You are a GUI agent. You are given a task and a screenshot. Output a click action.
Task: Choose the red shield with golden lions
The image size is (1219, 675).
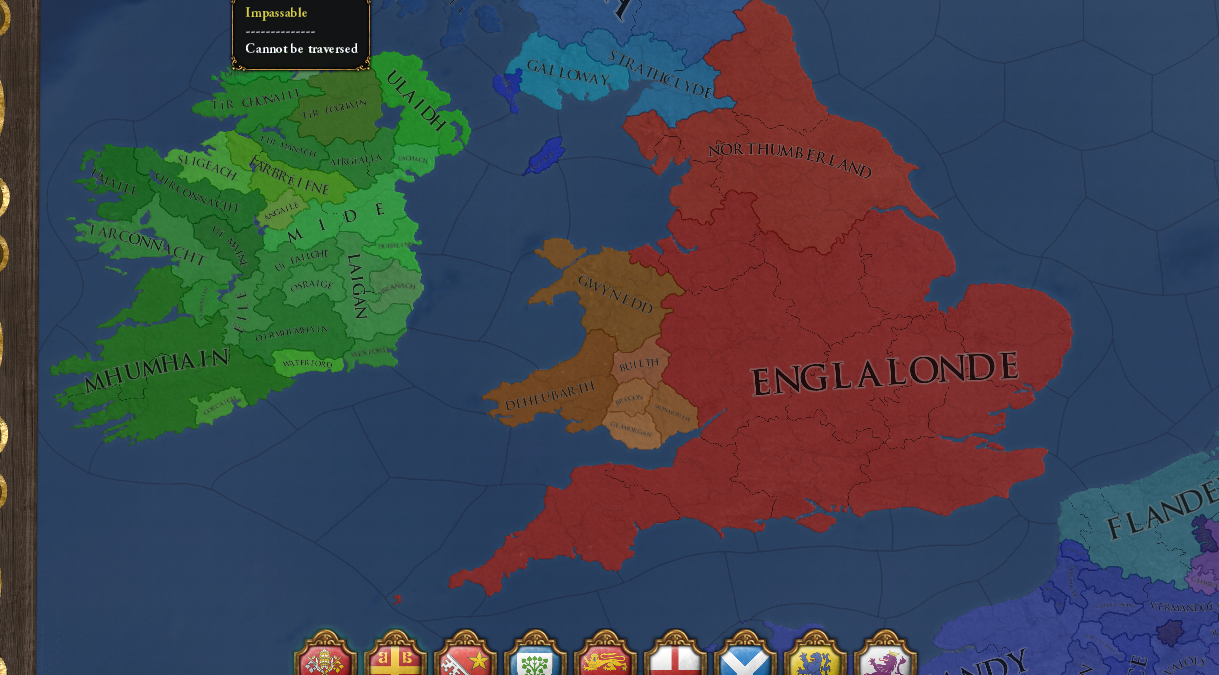click(605, 660)
